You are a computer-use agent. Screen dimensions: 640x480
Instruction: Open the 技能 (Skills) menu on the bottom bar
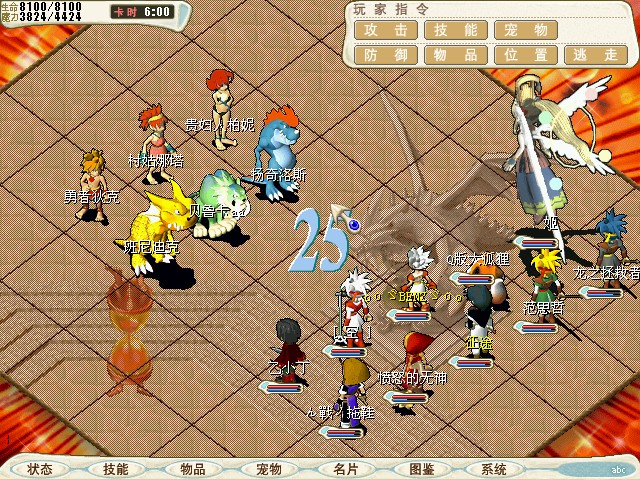pyautogui.click(x=116, y=469)
